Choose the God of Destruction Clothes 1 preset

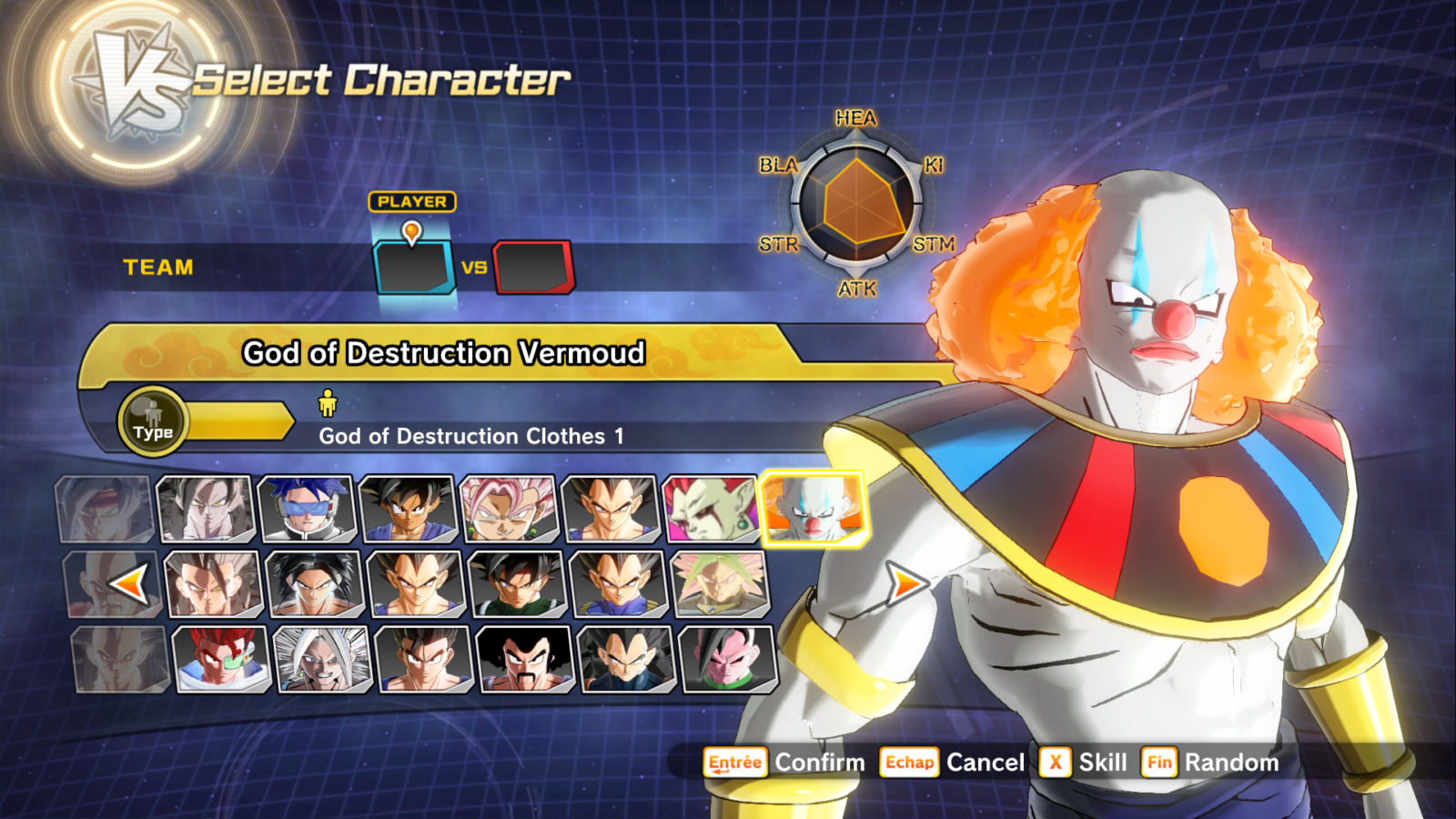(470, 436)
